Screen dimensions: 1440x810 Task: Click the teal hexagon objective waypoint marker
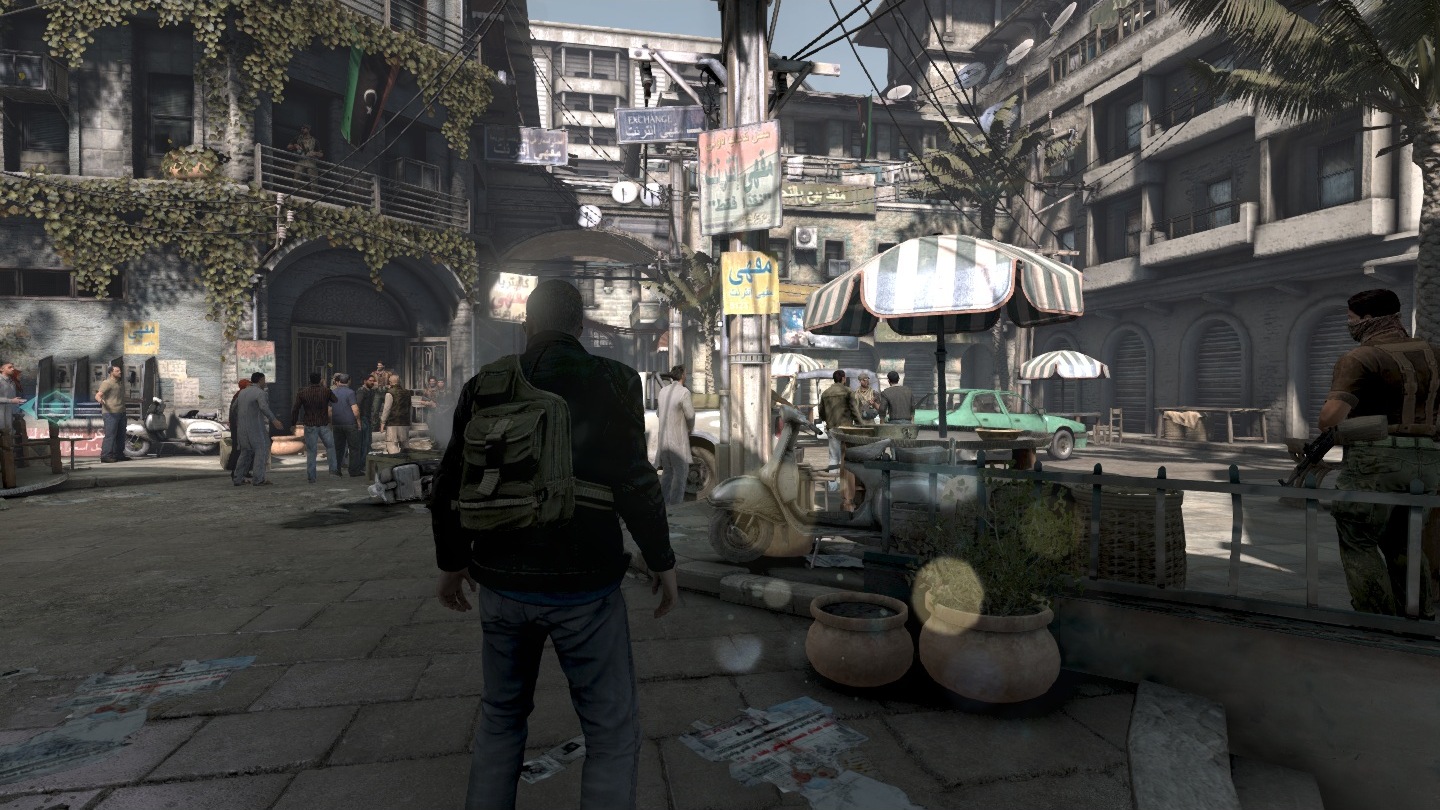click(x=55, y=404)
